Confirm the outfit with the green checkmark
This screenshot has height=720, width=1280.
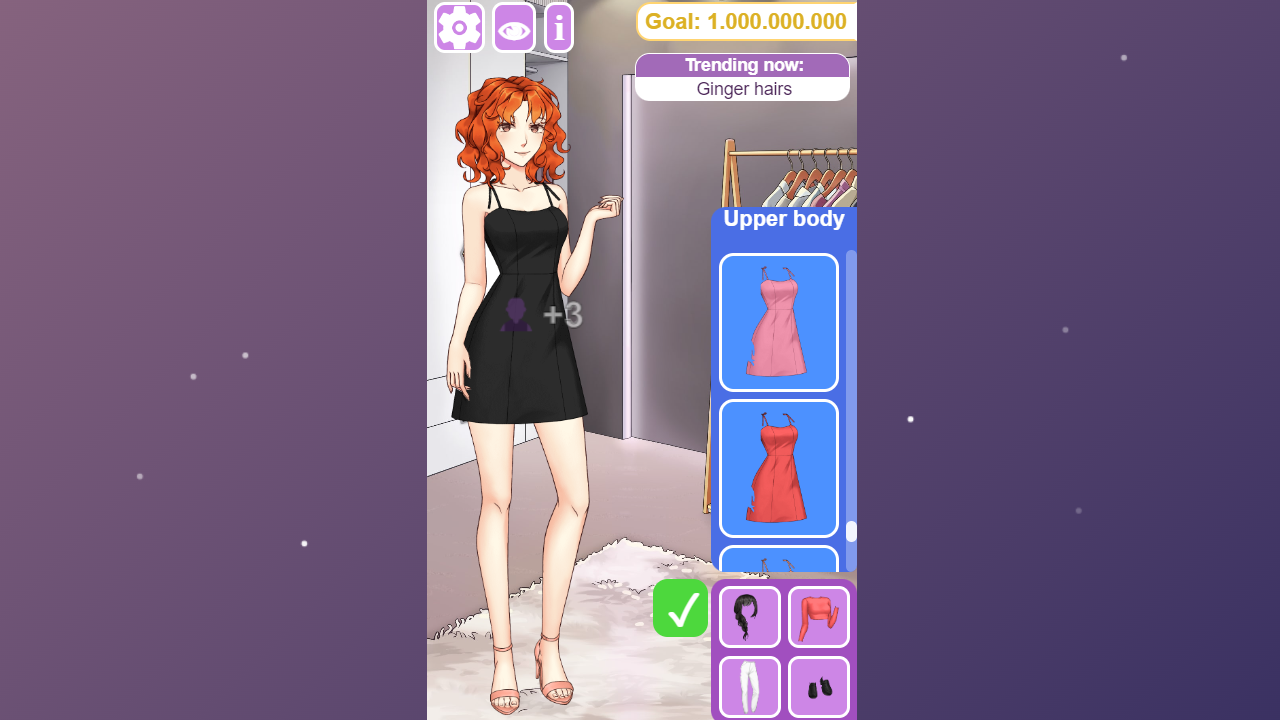tap(680, 608)
